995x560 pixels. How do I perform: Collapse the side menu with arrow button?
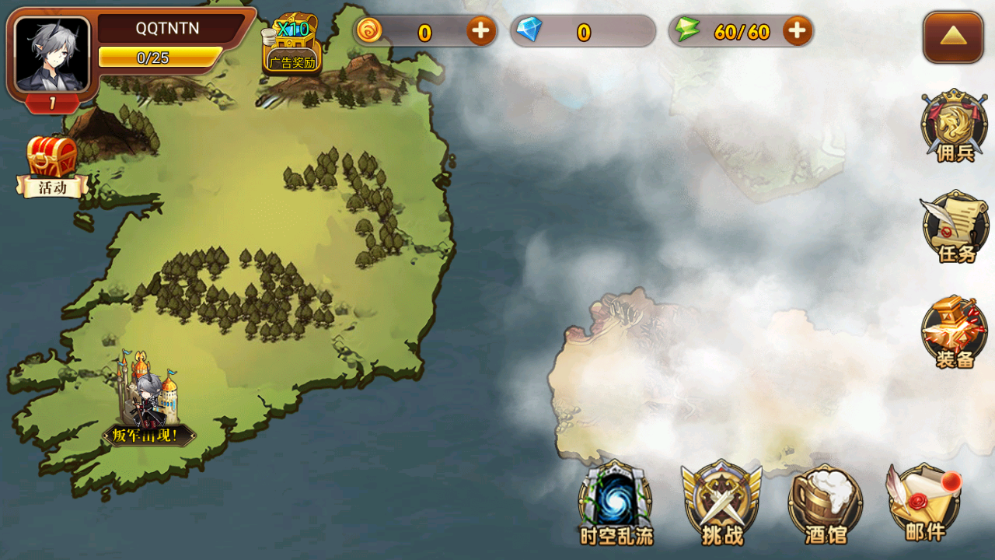[x=952, y=37]
